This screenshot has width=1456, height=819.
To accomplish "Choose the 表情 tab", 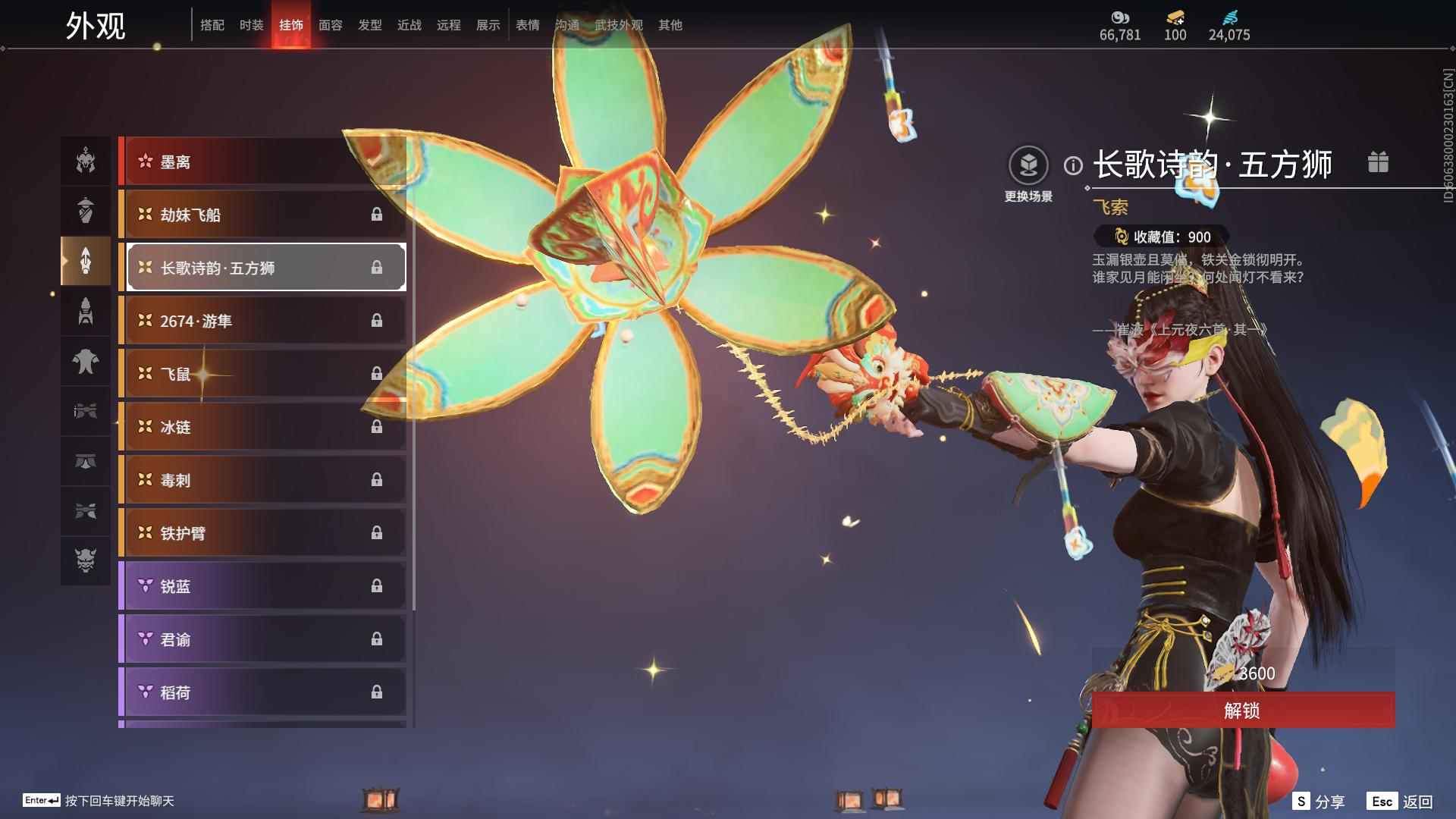I will pyautogui.click(x=527, y=25).
